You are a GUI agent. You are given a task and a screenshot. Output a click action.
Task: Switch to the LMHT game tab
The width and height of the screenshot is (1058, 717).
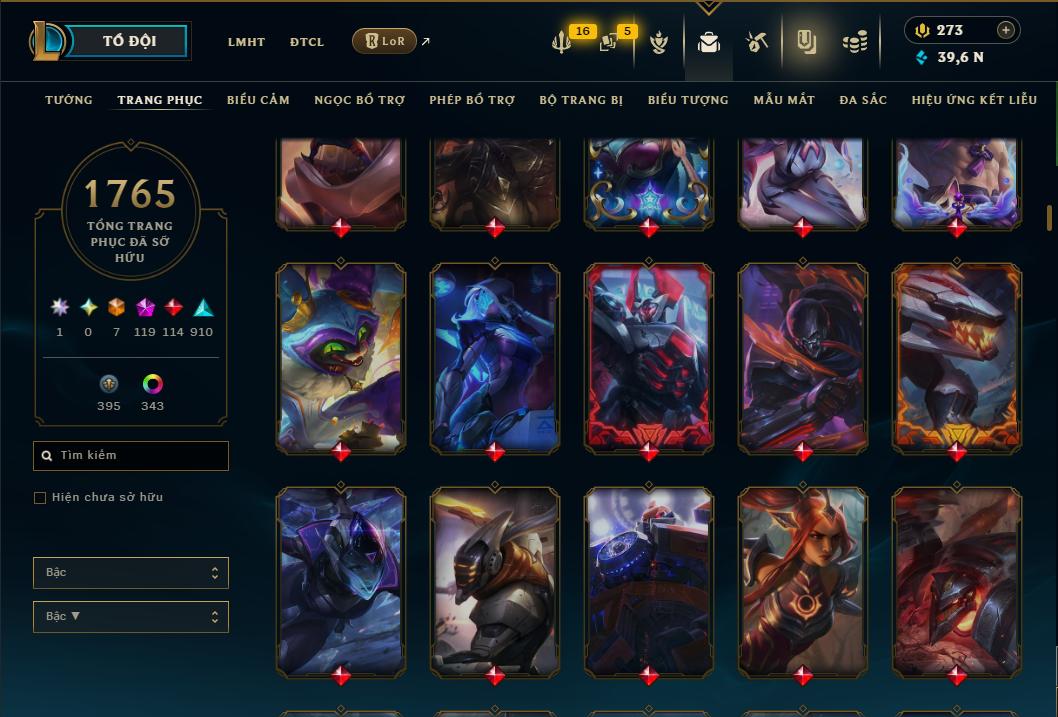pos(246,42)
